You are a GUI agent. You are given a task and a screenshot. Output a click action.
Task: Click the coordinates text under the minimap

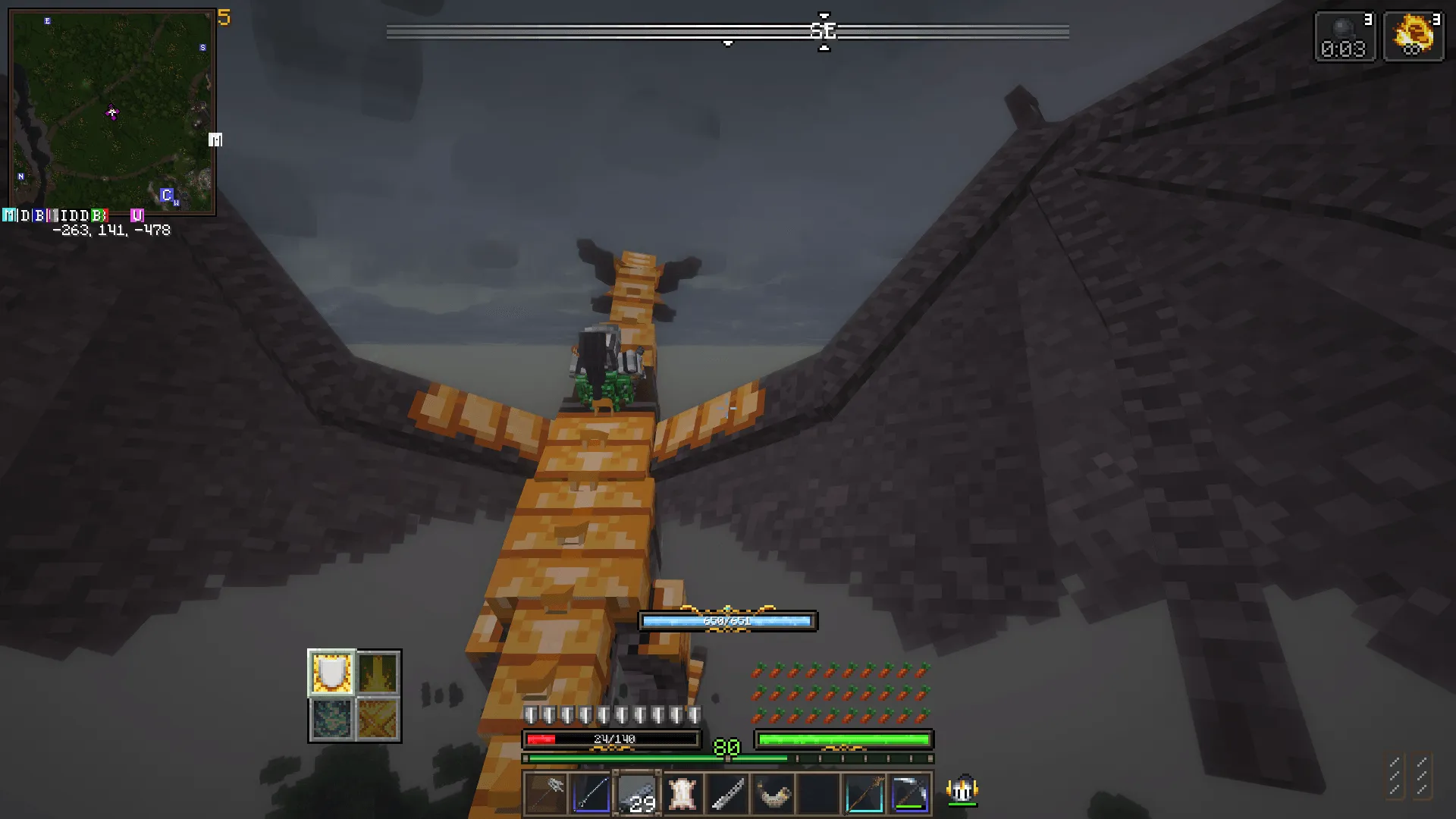coord(111,230)
